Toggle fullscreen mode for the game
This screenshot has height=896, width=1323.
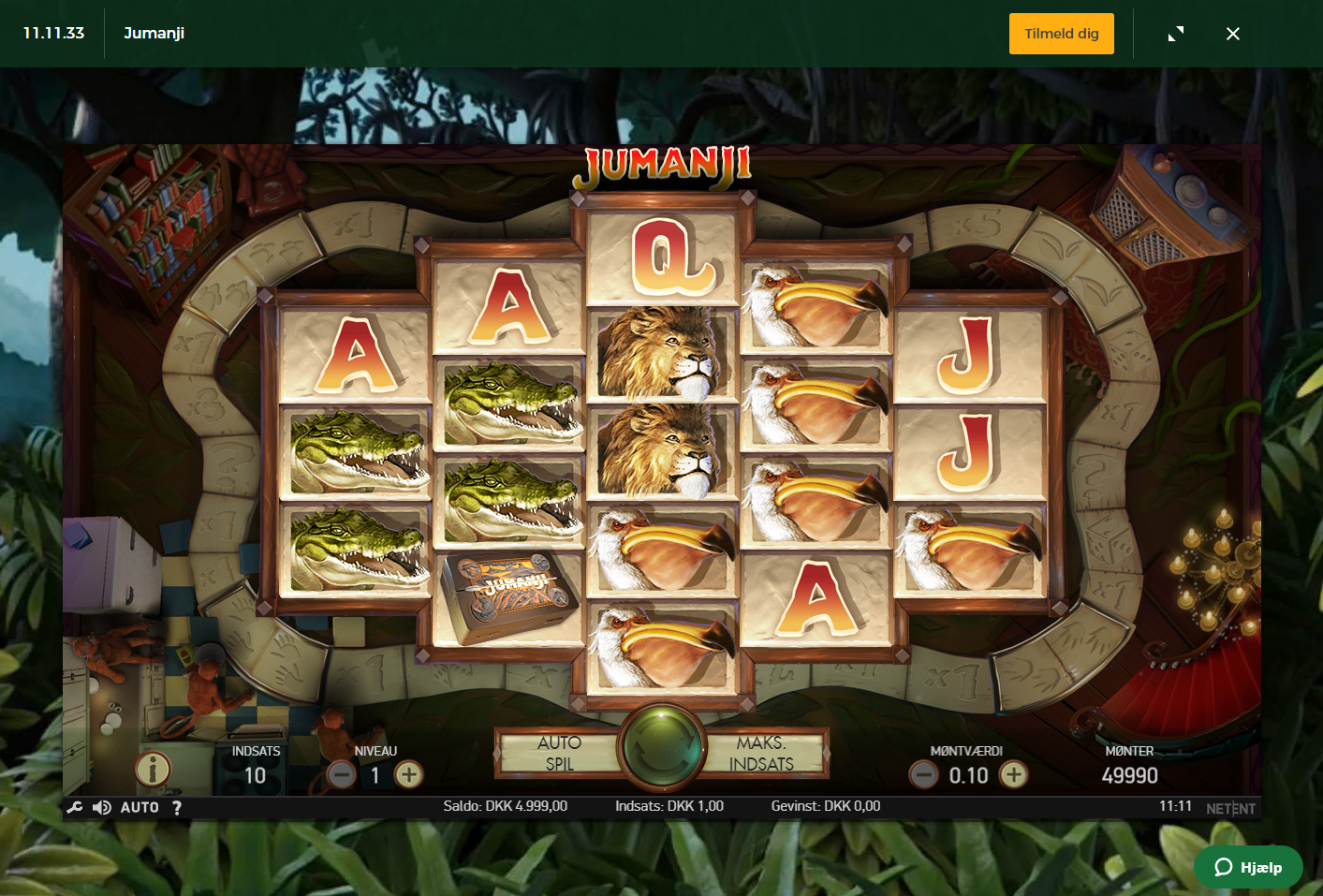coord(1176,34)
